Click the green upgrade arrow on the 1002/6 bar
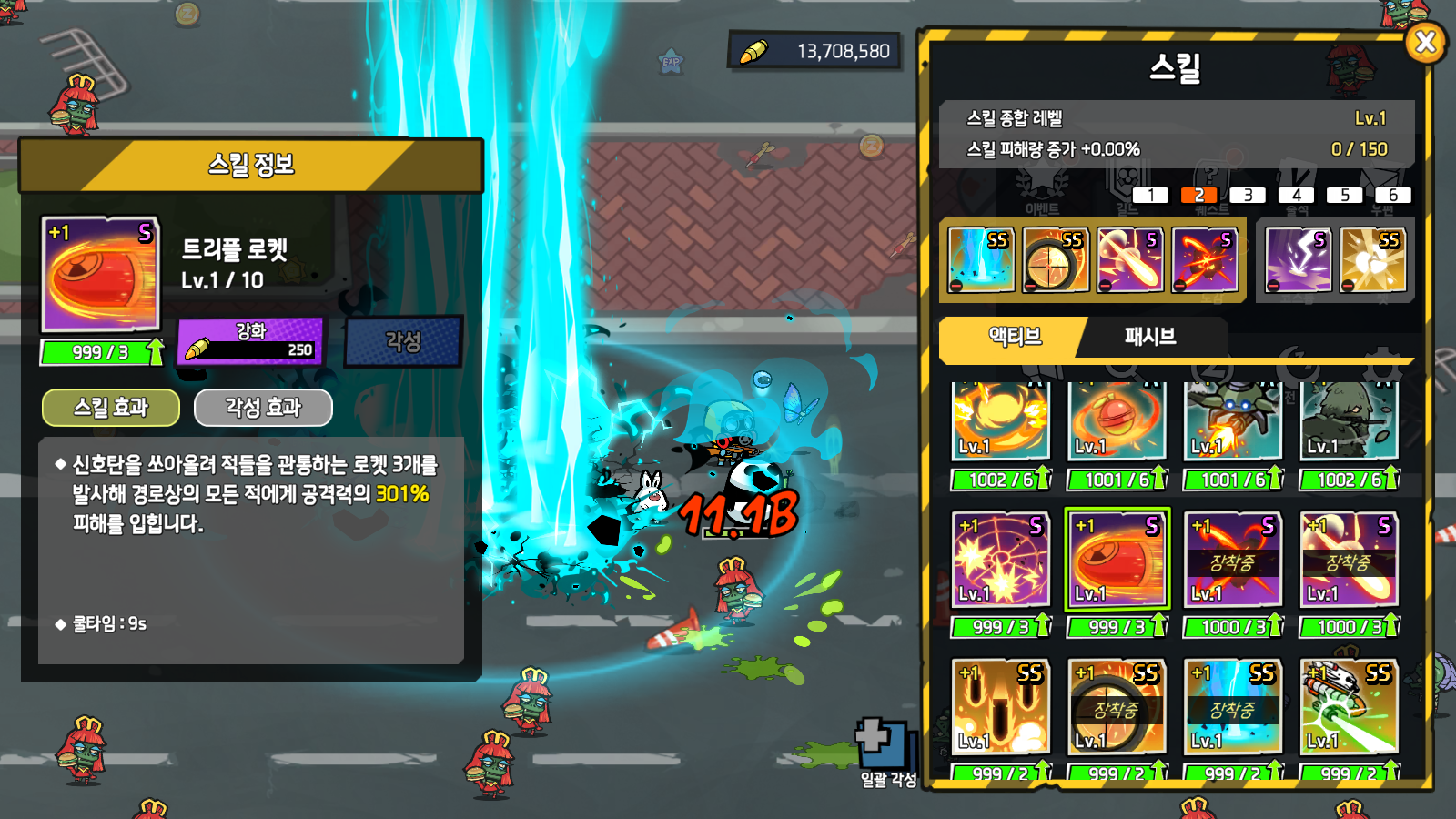 coord(1044,476)
